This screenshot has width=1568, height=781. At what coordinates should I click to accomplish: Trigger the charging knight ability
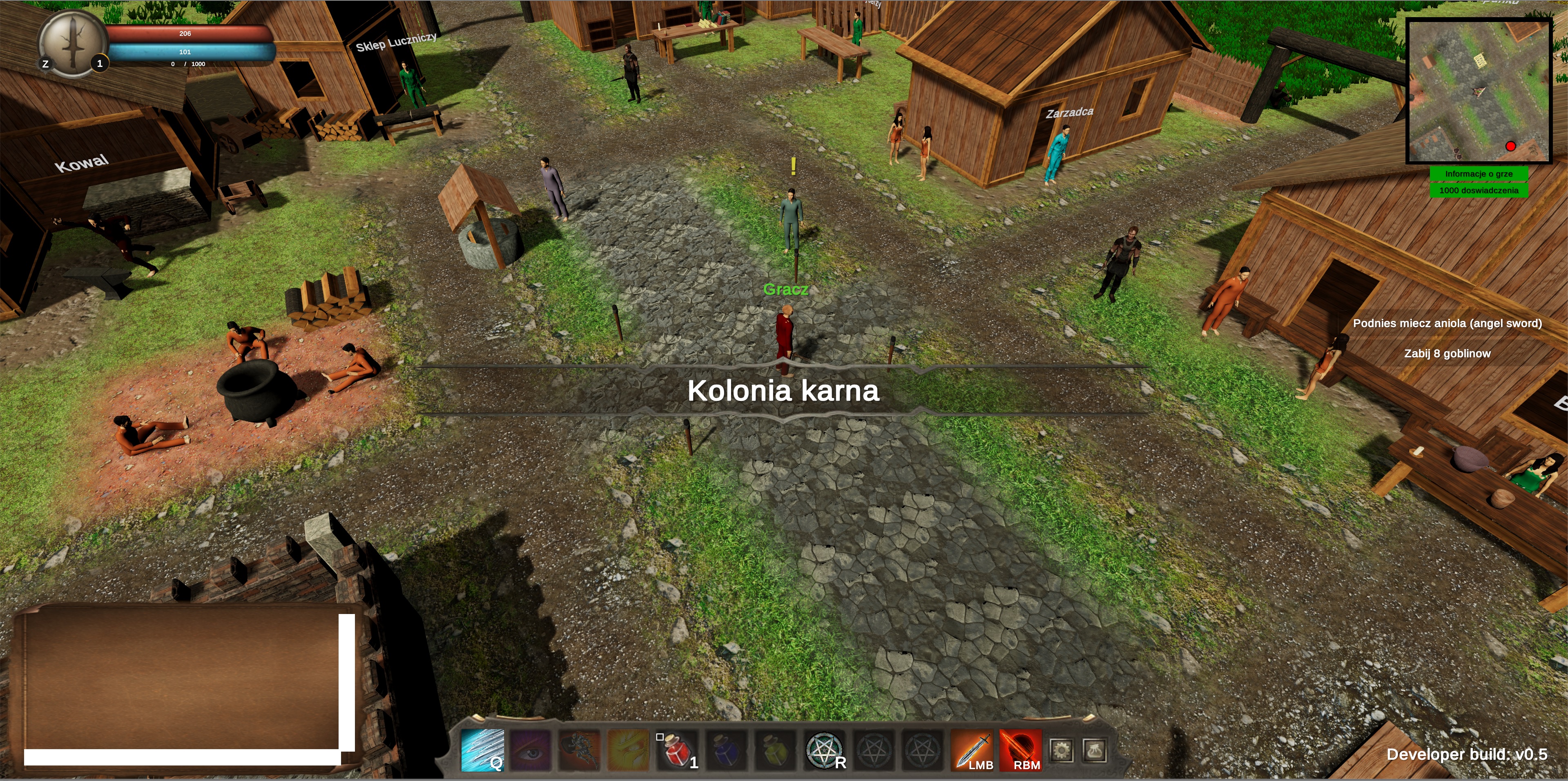579,750
